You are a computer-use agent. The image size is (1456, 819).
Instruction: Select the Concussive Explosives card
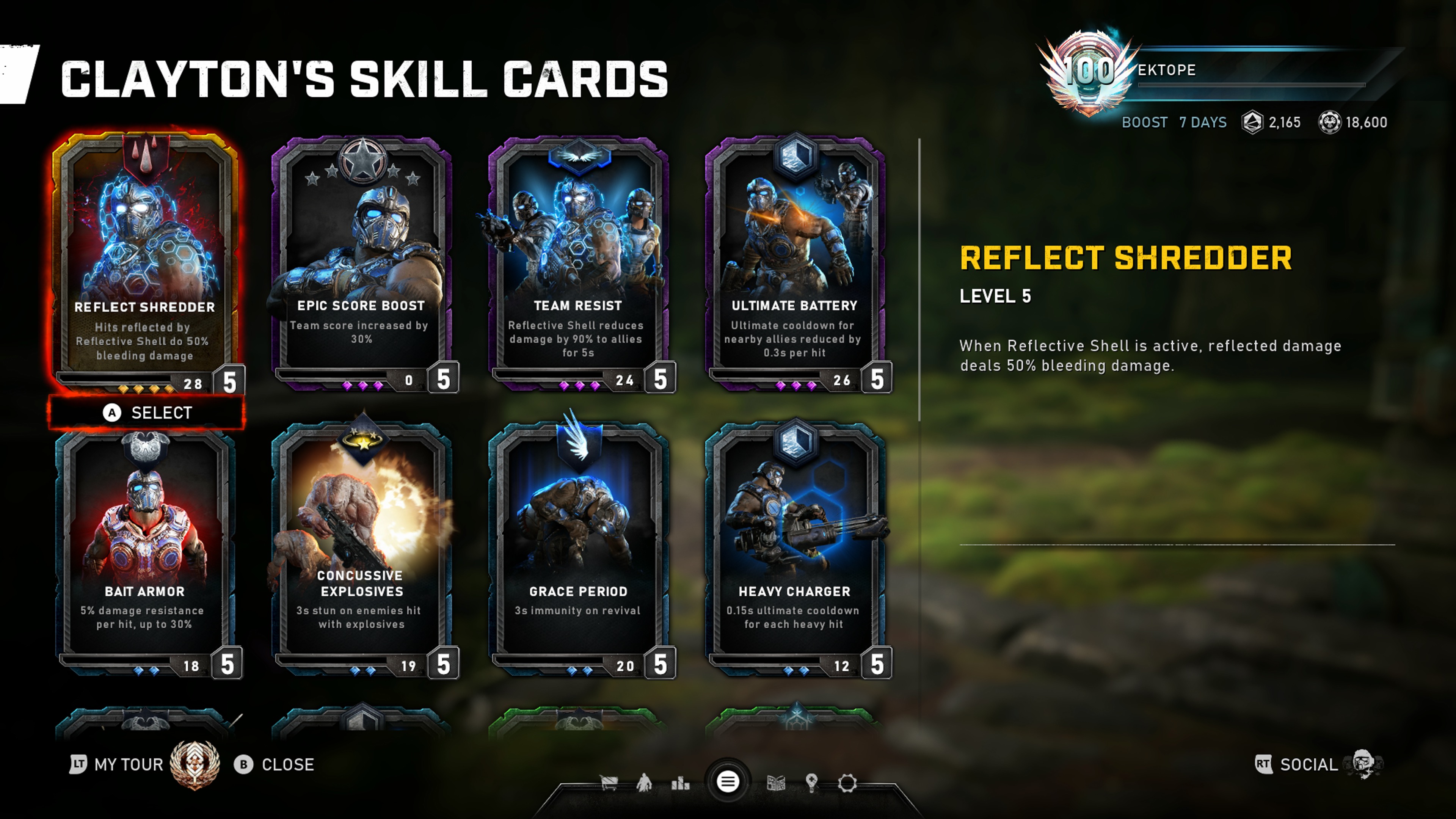(x=362, y=548)
